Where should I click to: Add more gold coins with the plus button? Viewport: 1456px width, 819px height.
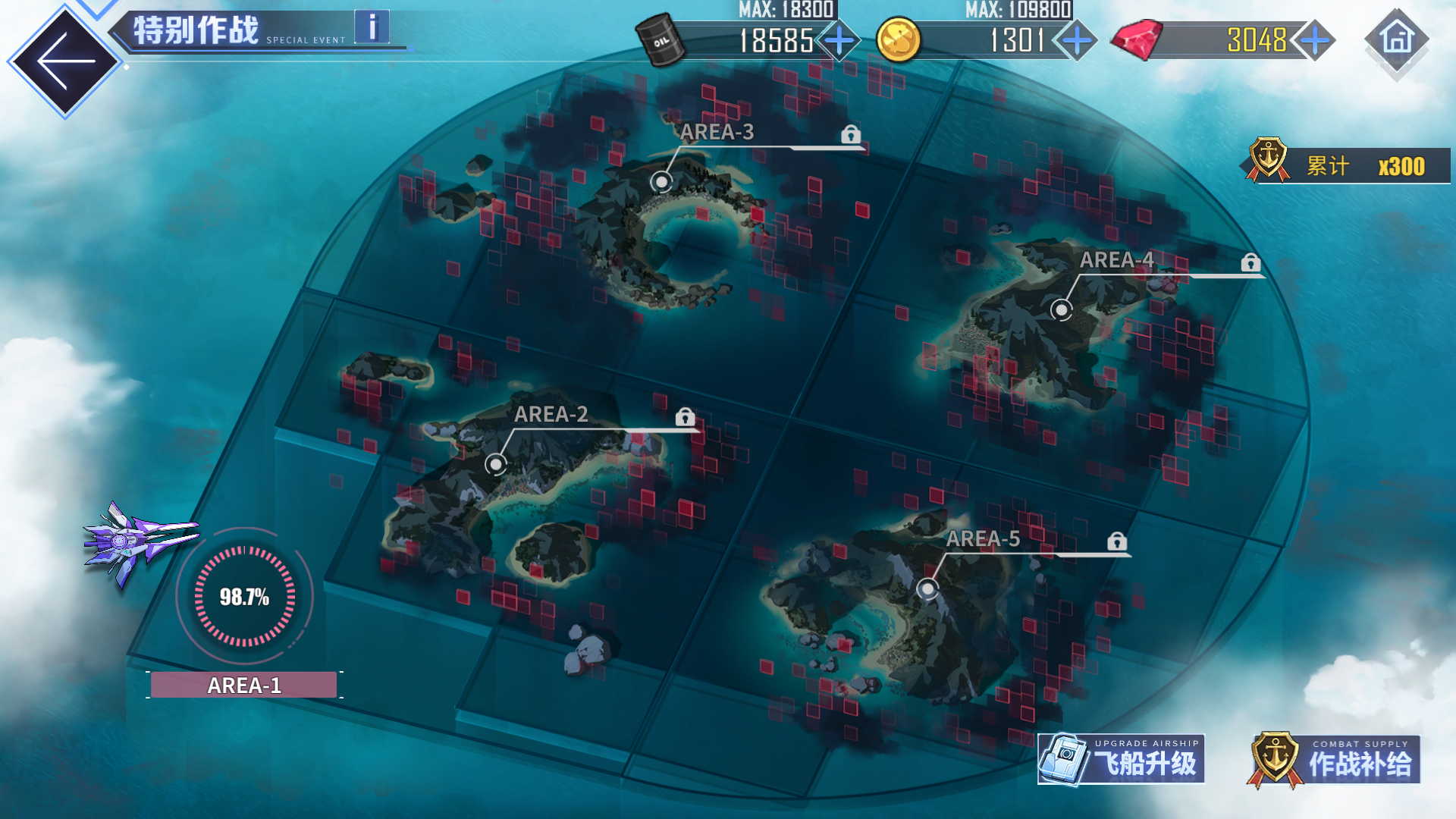(x=1077, y=40)
